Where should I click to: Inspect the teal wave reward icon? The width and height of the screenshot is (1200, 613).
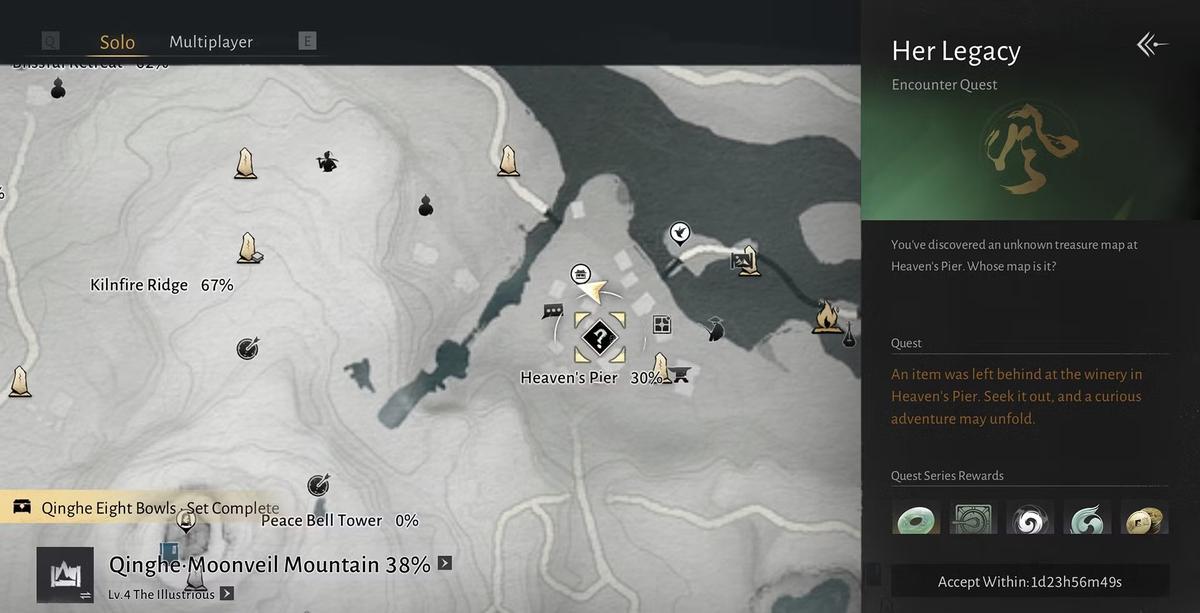tap(1087, 517)
